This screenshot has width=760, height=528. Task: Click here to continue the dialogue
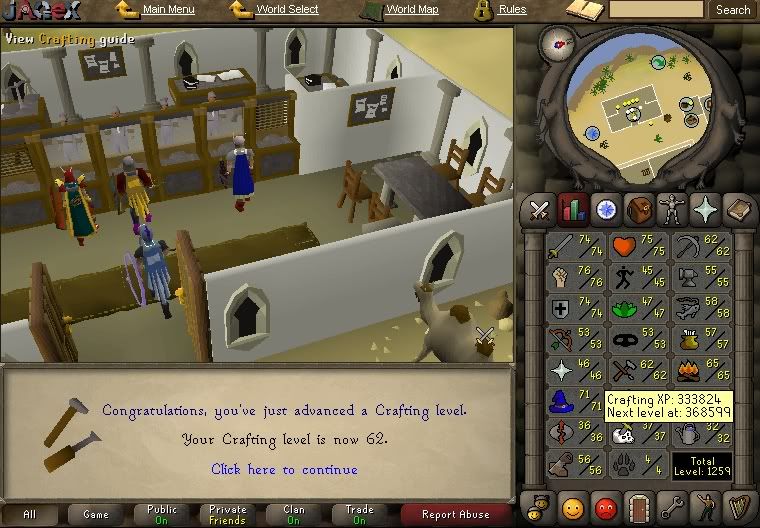click(284, 469)
